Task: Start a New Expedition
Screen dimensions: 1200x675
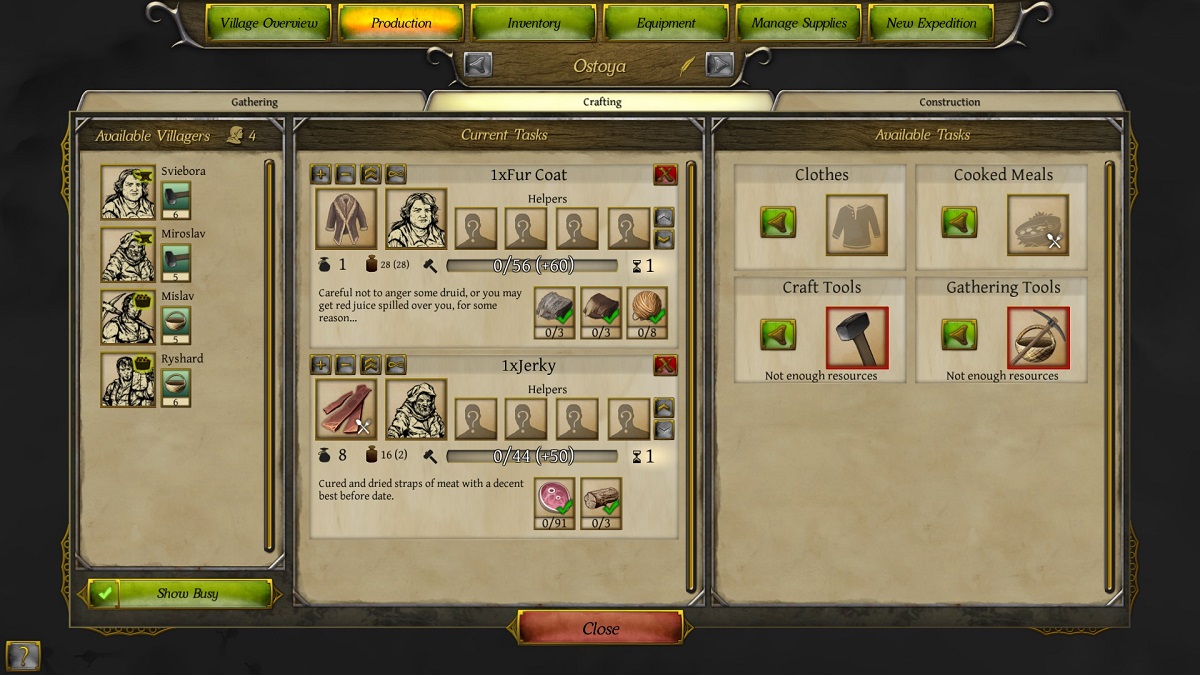Action: (931, 23)
